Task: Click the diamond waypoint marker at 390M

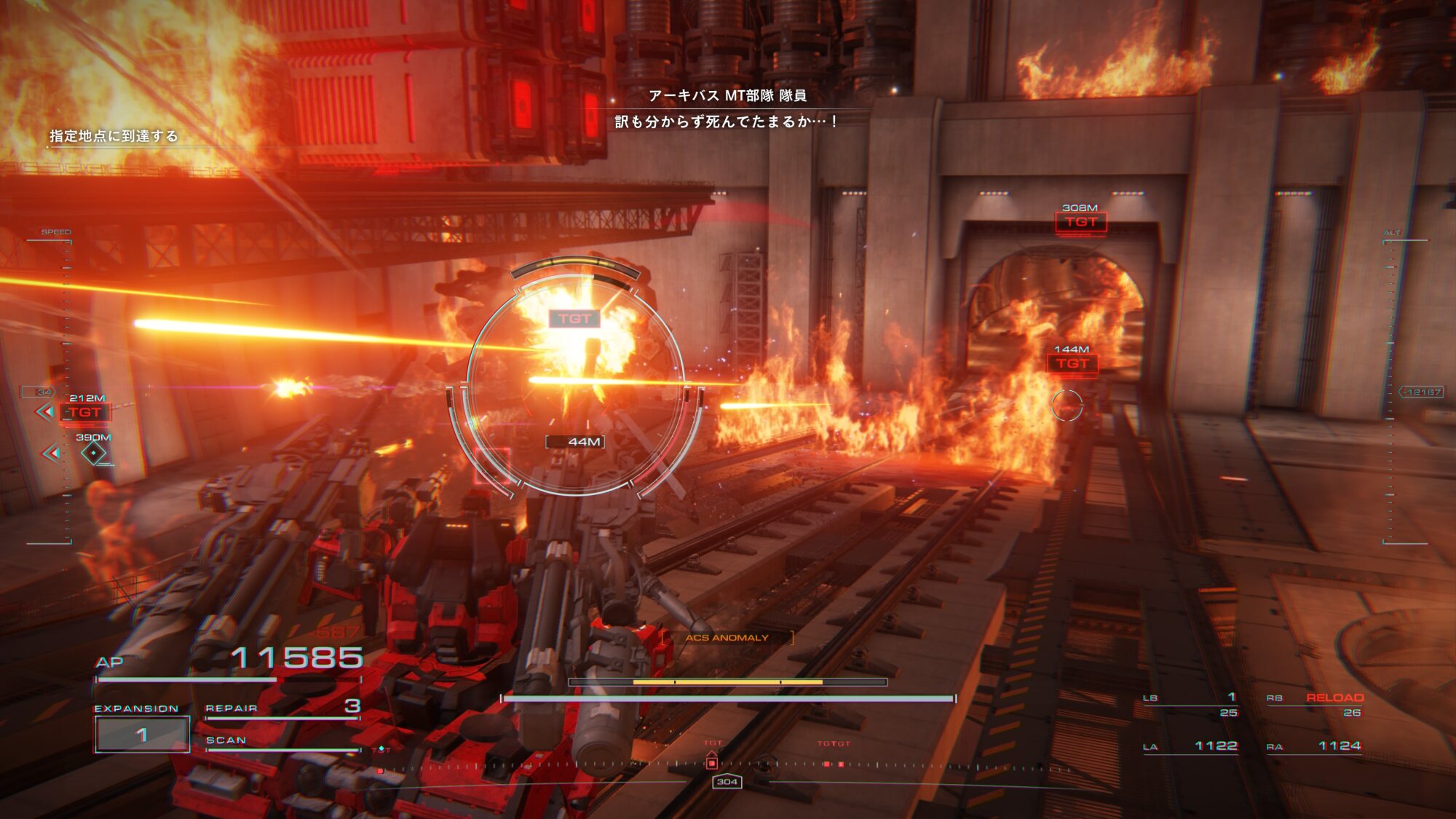Action: tap(93, 454)
